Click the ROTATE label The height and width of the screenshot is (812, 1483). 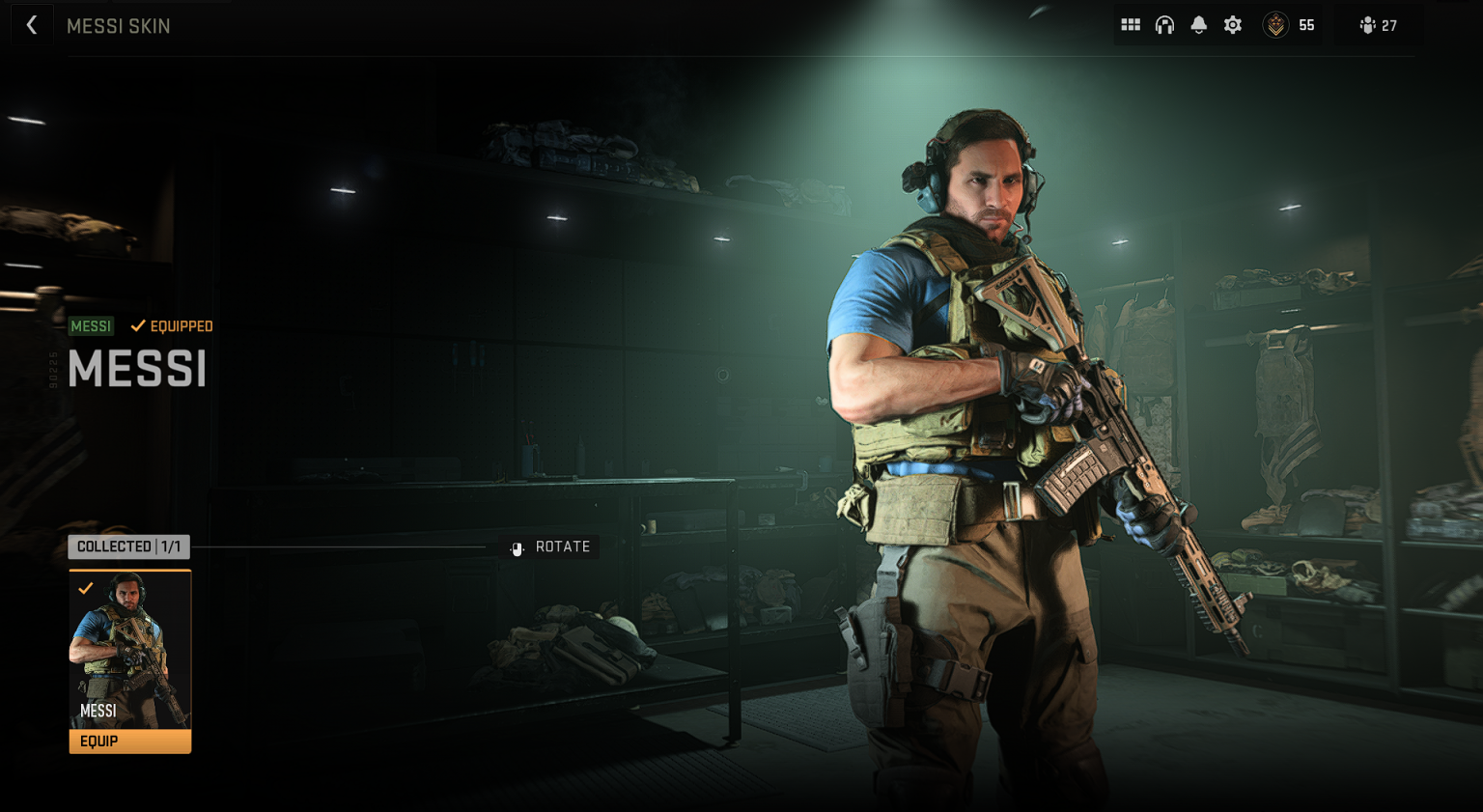(563, 546)
